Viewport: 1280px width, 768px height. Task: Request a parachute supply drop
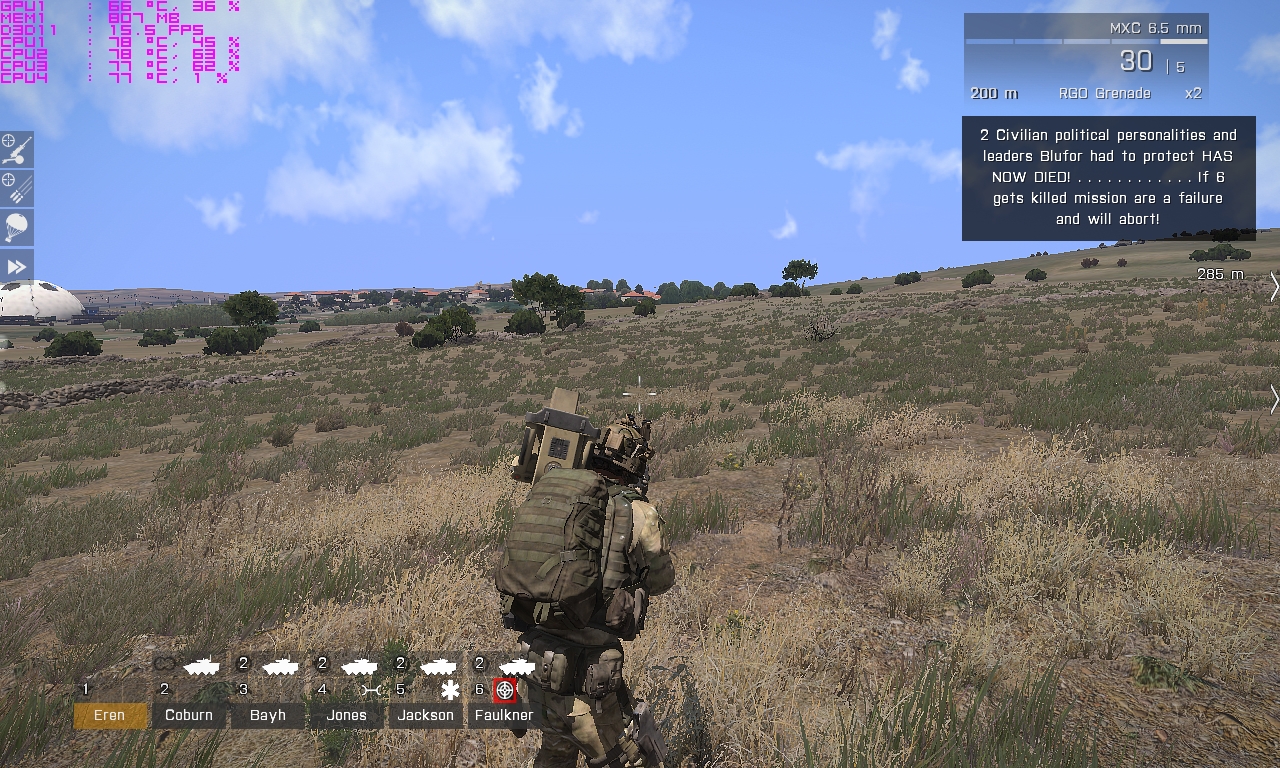point(16,227)
